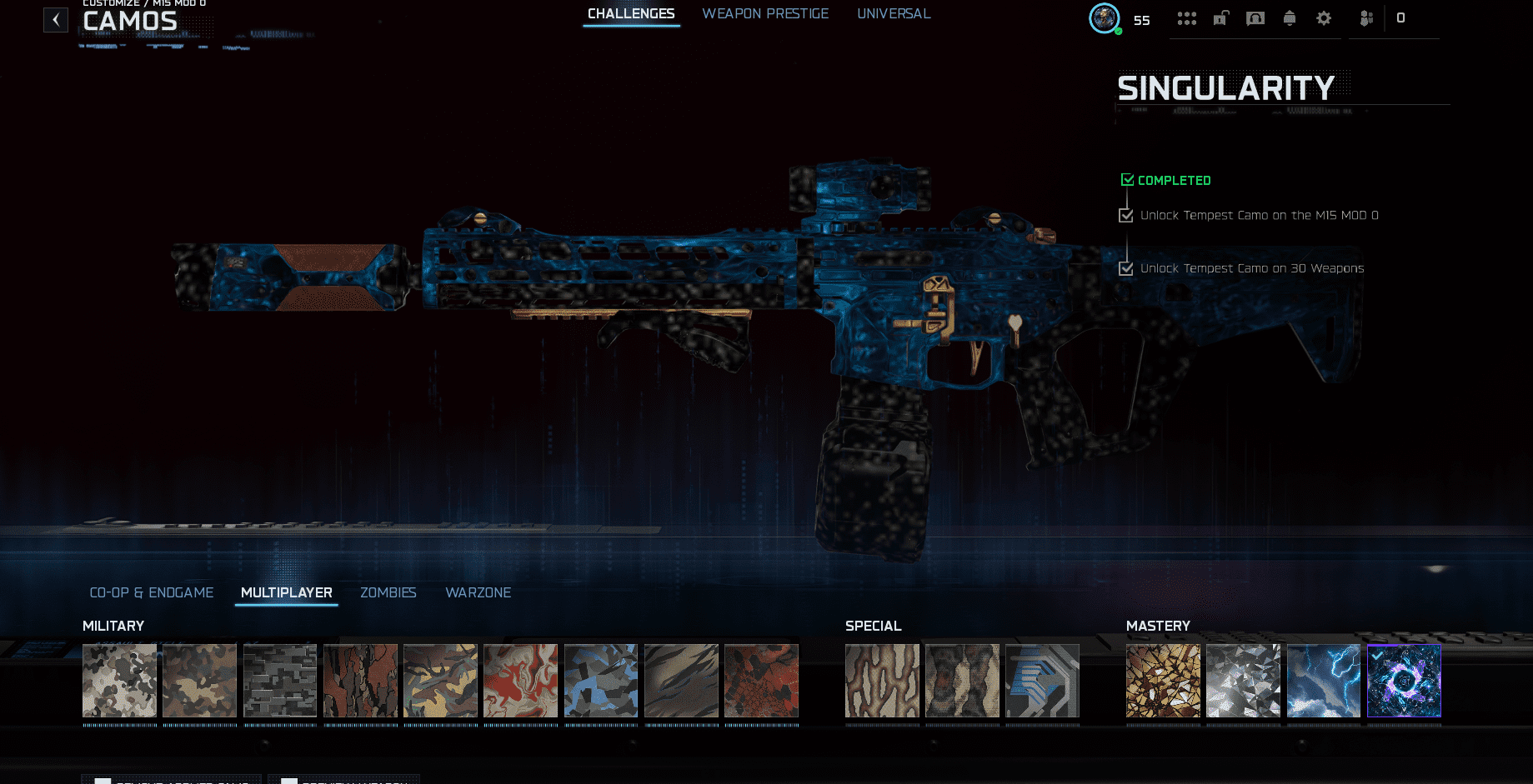Switch to the Co-op & Endgame category
Viewport: 1533px width, 784px height.
pyautogui.click(x=152, y=592)
